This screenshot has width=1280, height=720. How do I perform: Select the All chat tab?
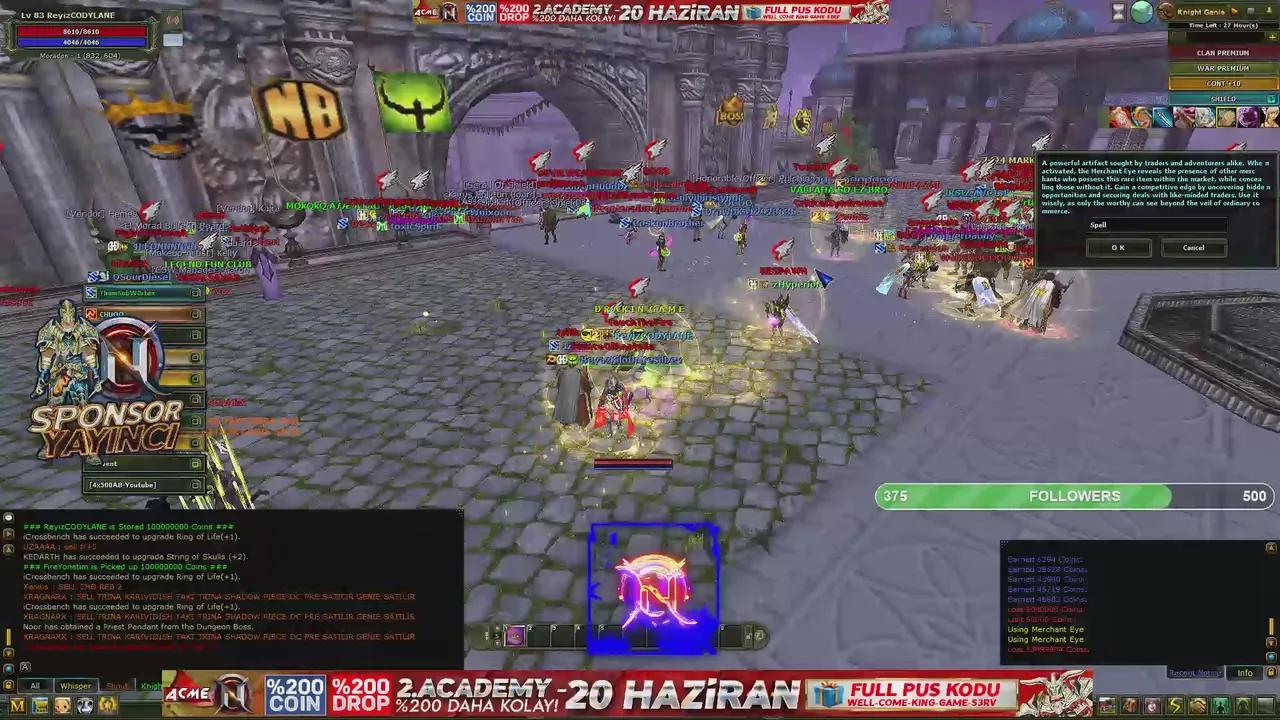35,686
